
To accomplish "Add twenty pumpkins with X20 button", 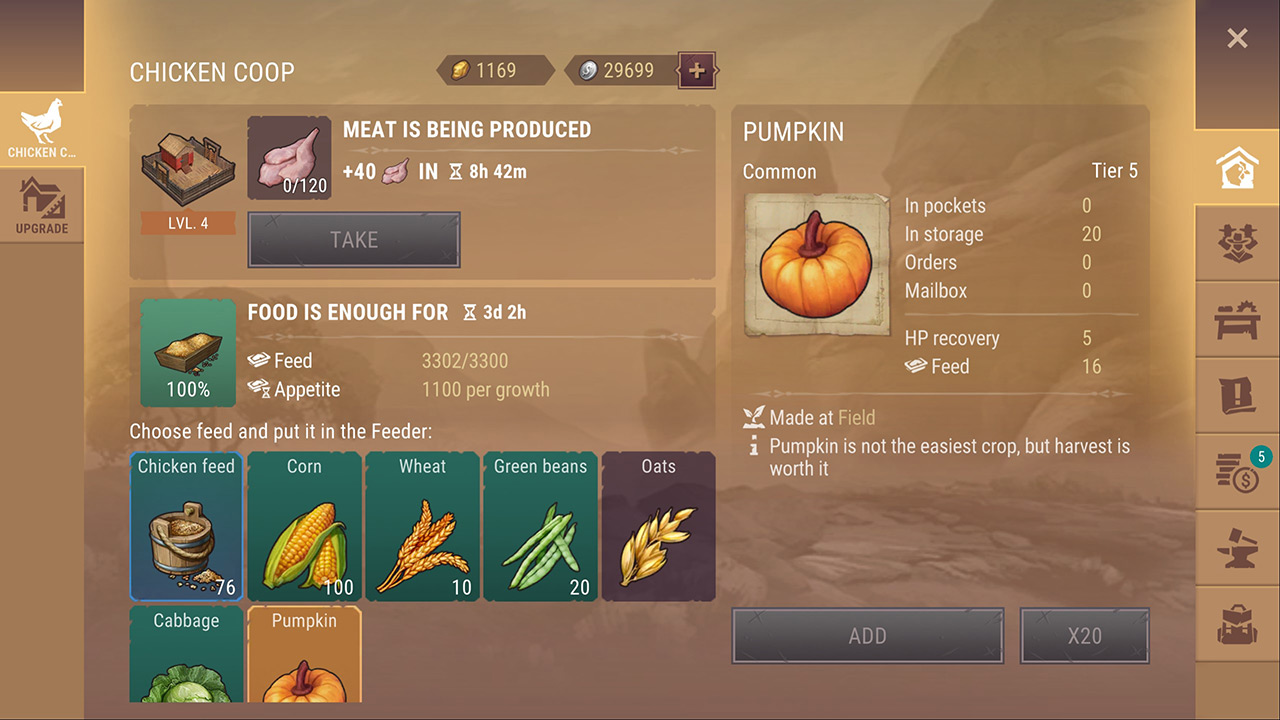I will [1084, 636].
